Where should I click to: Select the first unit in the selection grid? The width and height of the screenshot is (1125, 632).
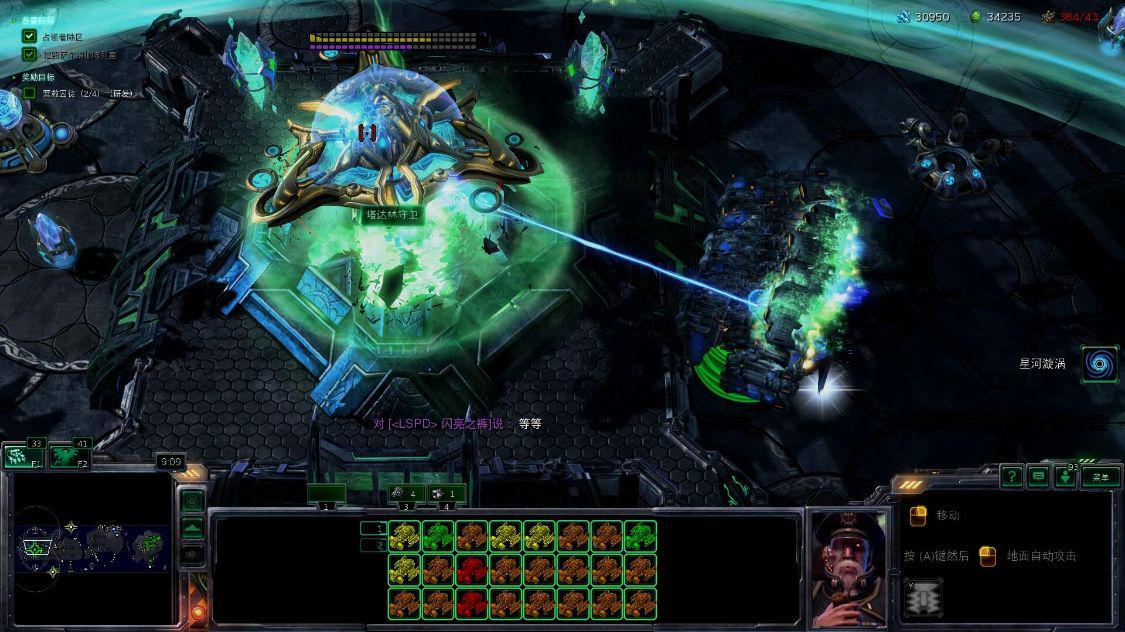click(403, 537)
